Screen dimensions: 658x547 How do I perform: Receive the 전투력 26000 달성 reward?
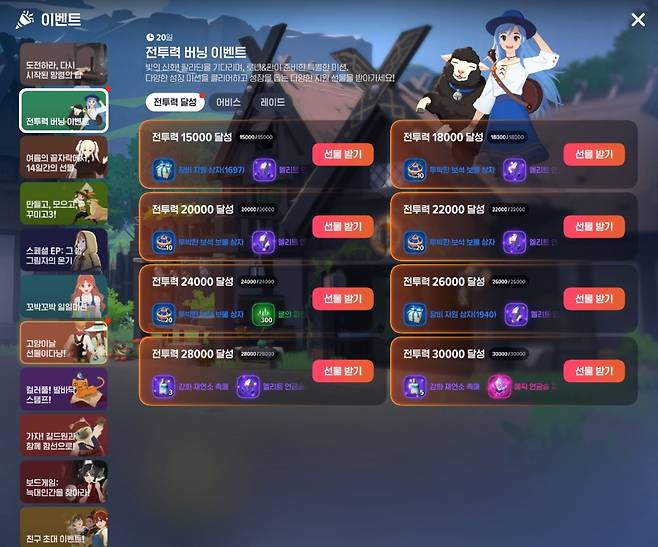593,299
